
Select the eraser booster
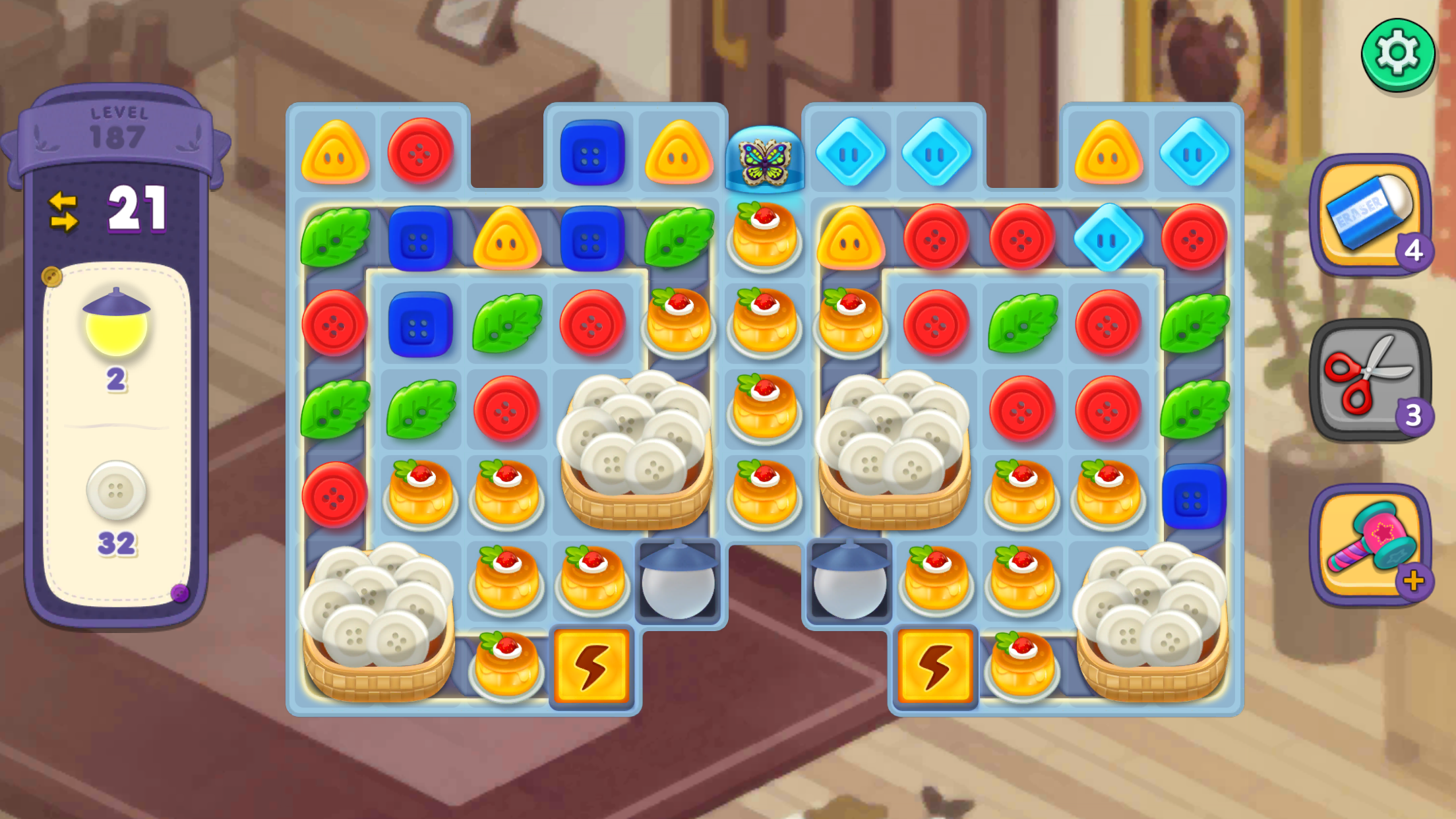[1369, 214]
